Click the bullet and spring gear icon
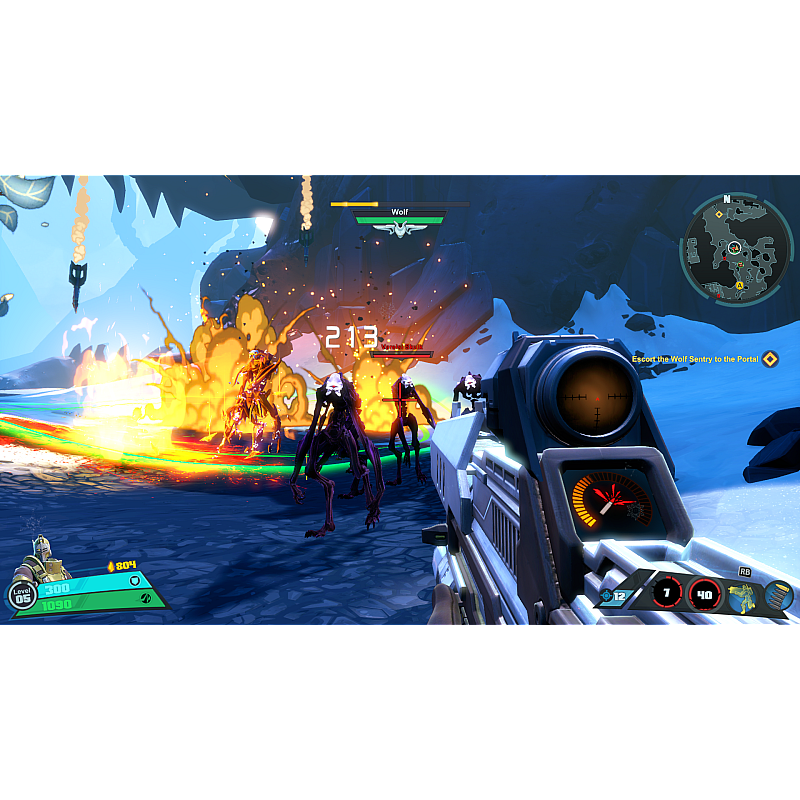This screenshot has width=800, height=800. [778, 596]
